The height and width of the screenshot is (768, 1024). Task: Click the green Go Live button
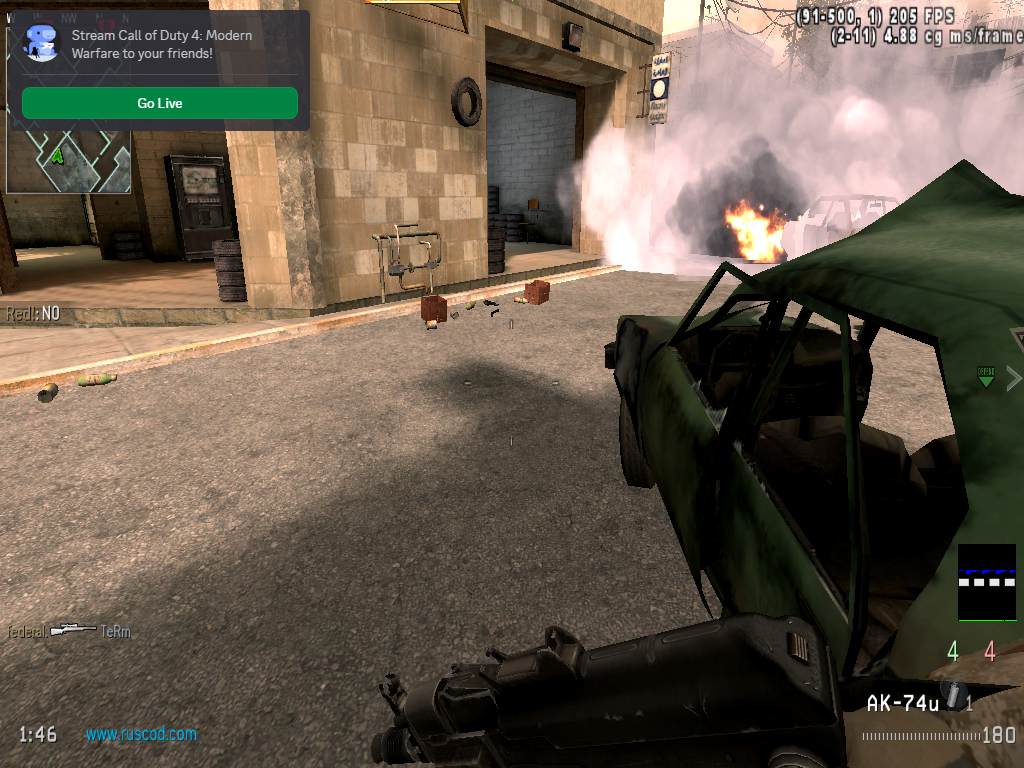(160, 103)
